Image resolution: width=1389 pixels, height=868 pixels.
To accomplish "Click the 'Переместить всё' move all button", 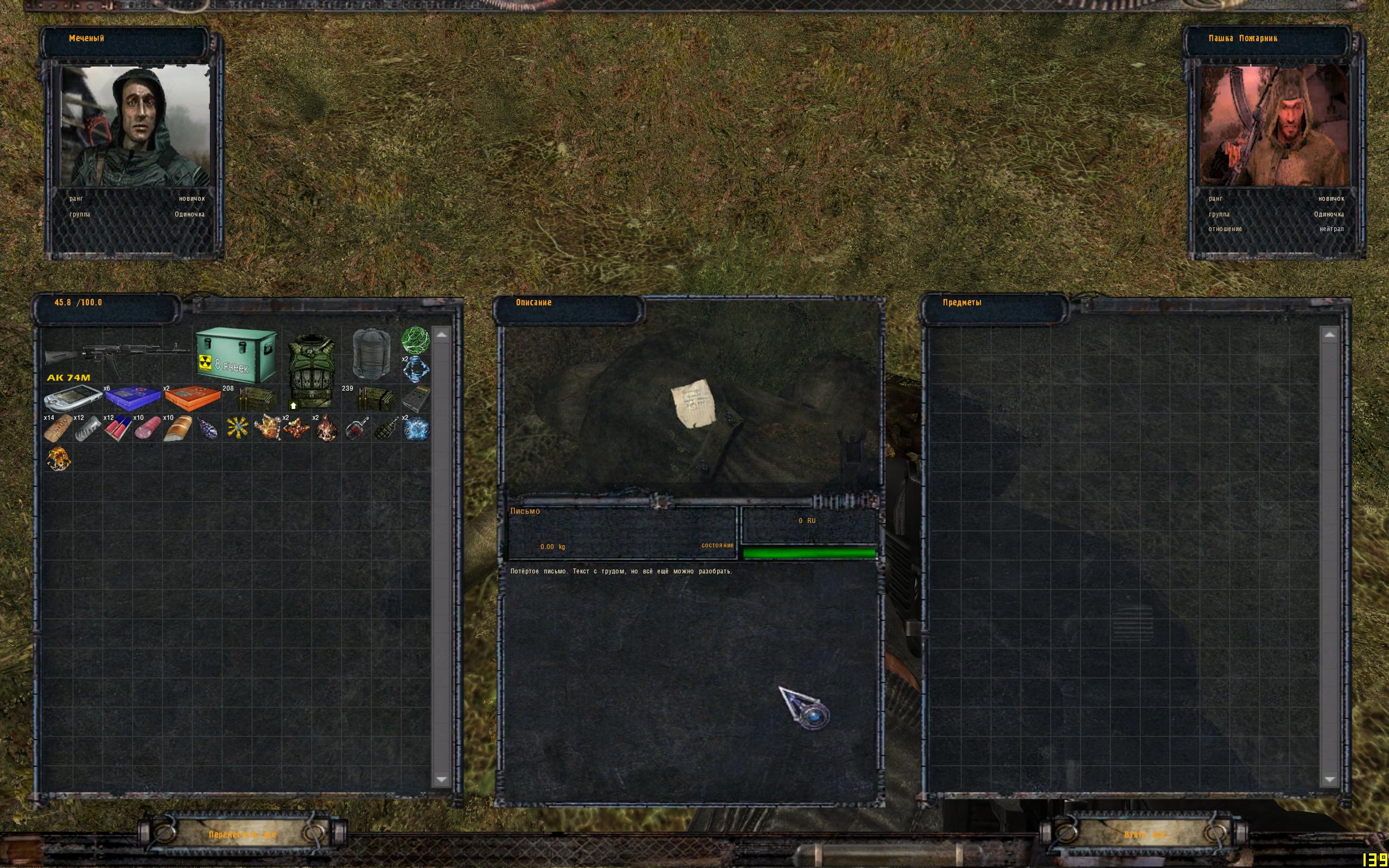I will click(x=242, y=834).
